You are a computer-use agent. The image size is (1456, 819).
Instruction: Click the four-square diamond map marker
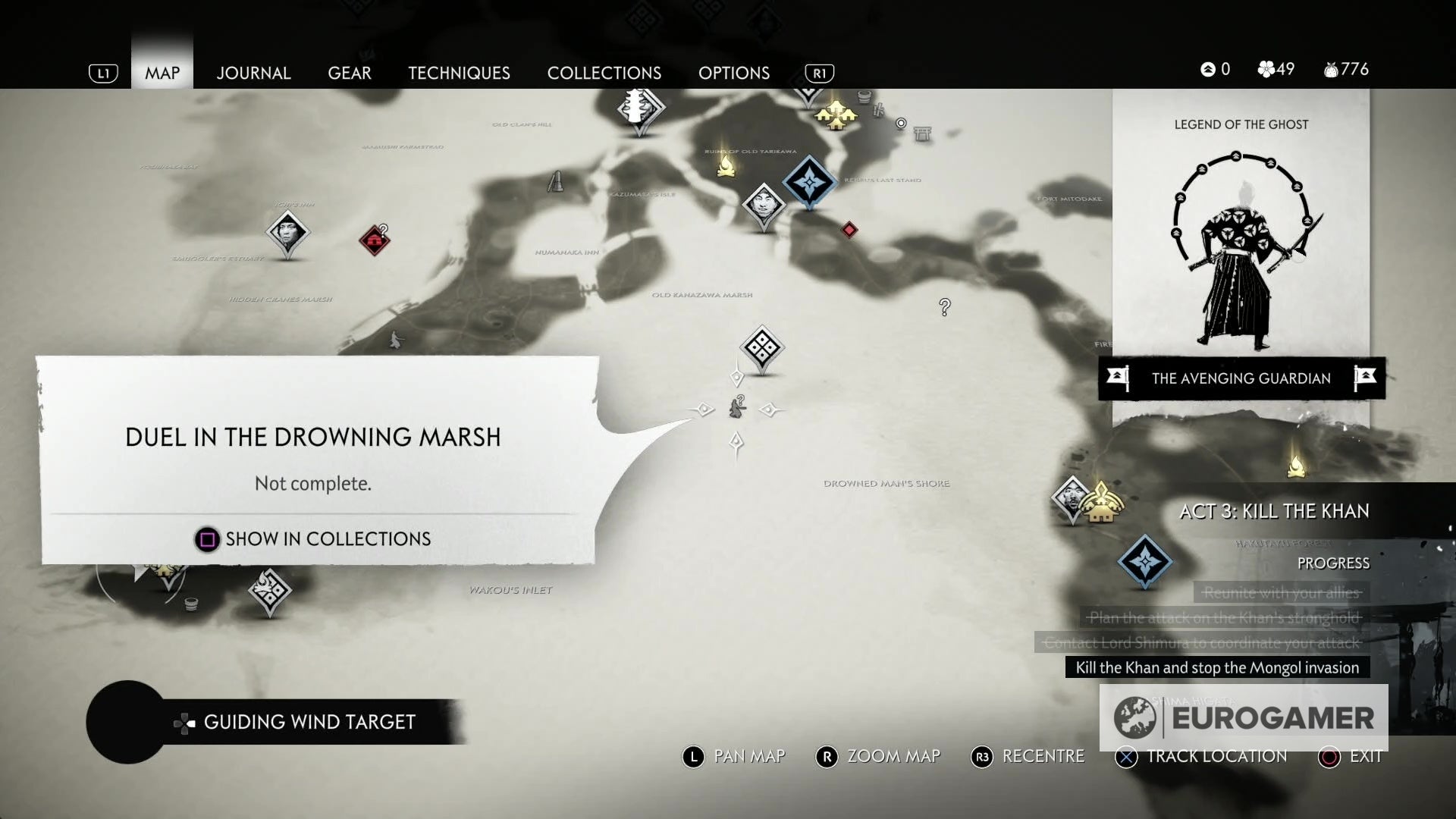click(x=761, y=349)
